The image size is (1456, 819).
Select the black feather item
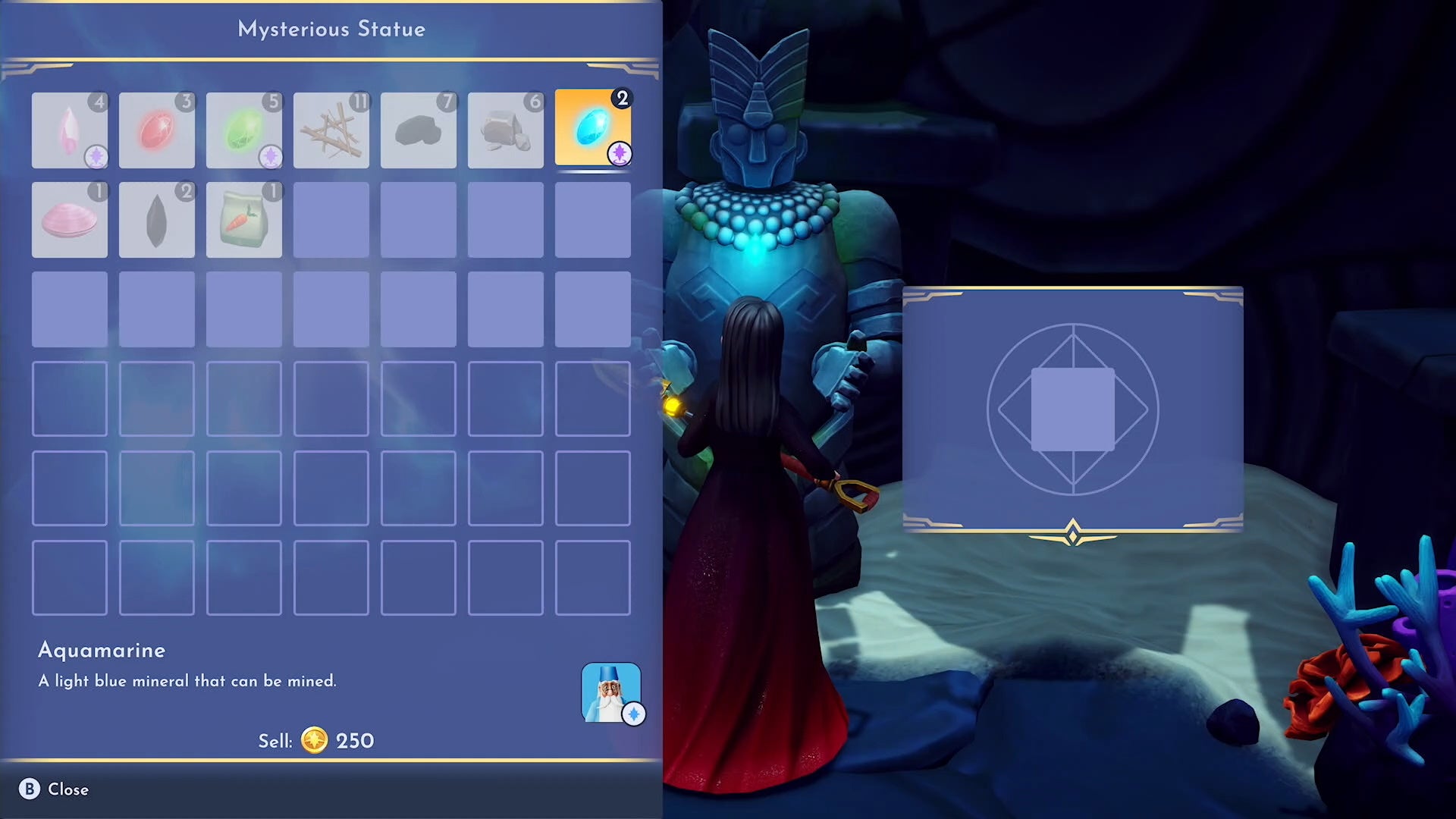tap(157, 220)
